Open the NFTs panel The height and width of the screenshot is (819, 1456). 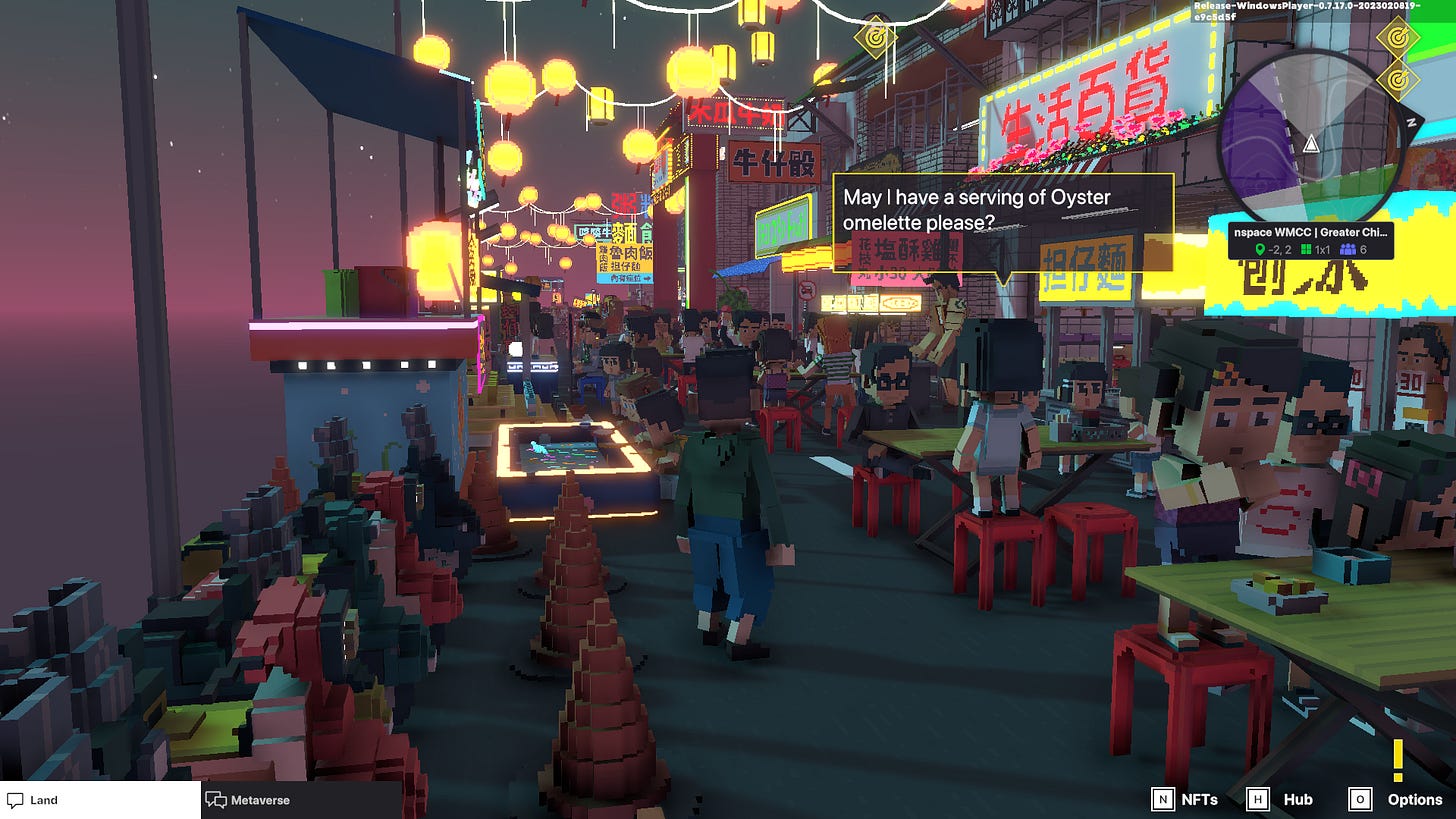[1186, 799]
